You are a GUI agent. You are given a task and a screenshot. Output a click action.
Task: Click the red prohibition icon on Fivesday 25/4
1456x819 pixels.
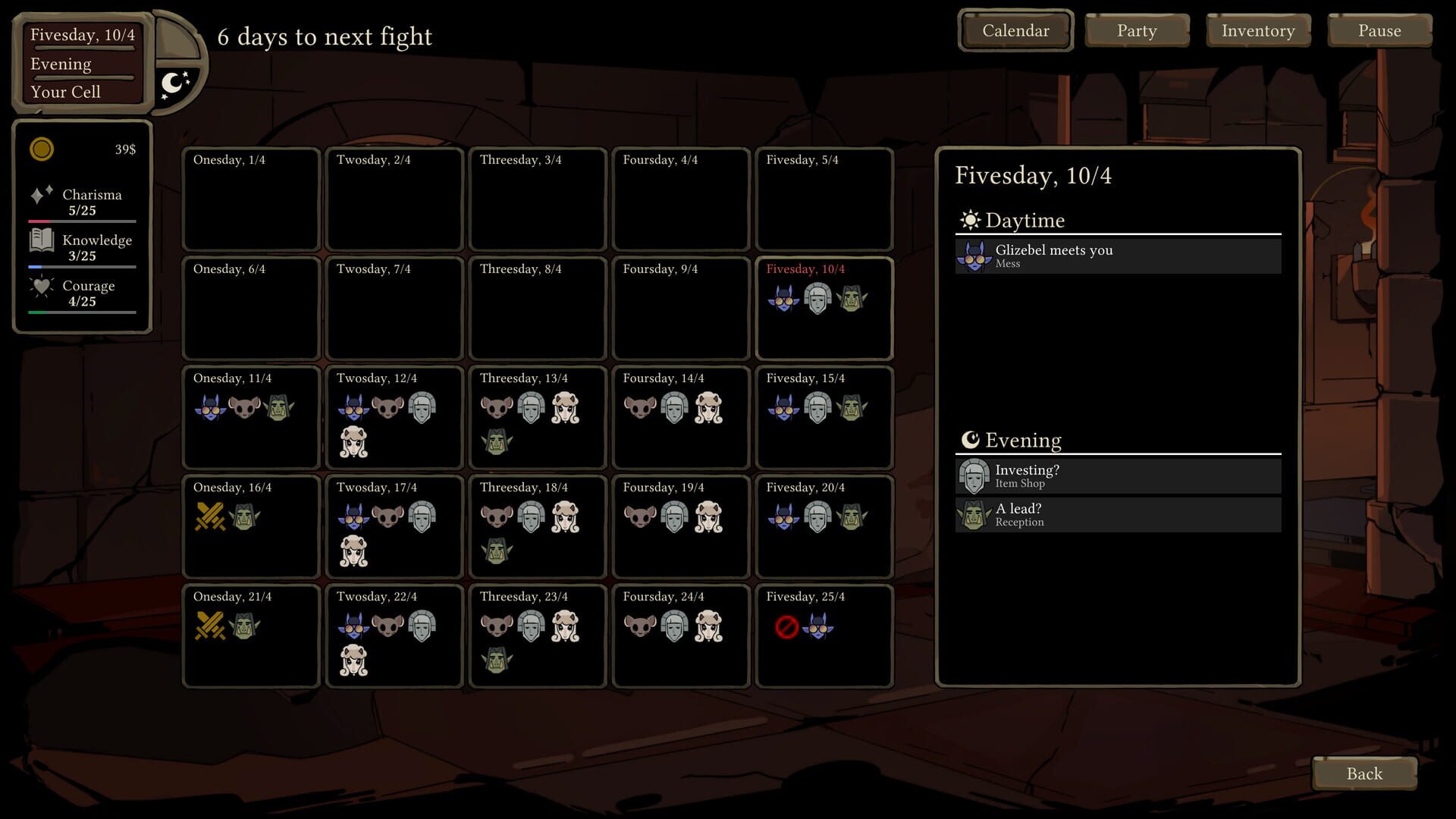(x=788, y=626)
